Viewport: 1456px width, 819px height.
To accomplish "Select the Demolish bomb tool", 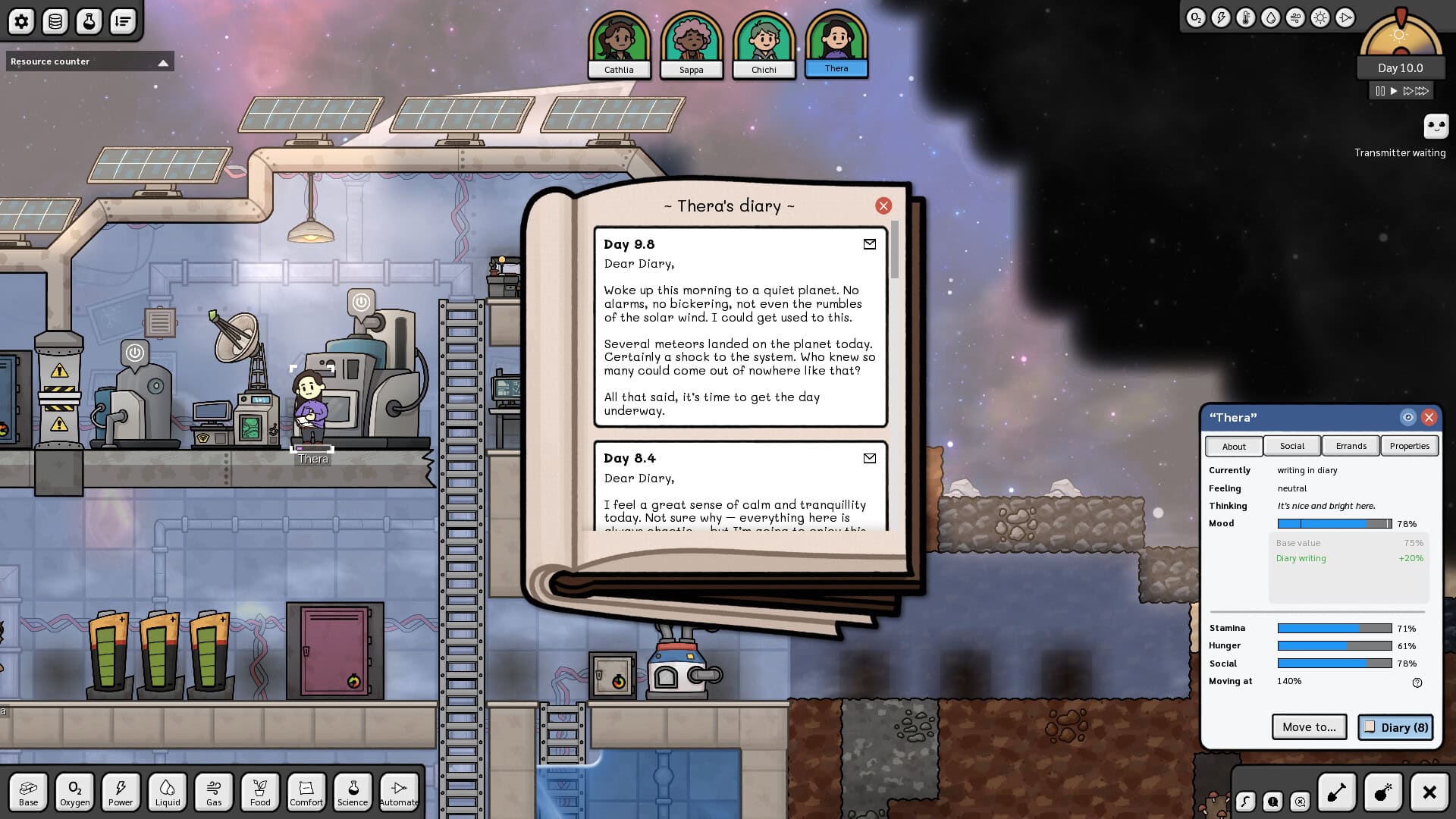I will click(x=1383, y=792).
